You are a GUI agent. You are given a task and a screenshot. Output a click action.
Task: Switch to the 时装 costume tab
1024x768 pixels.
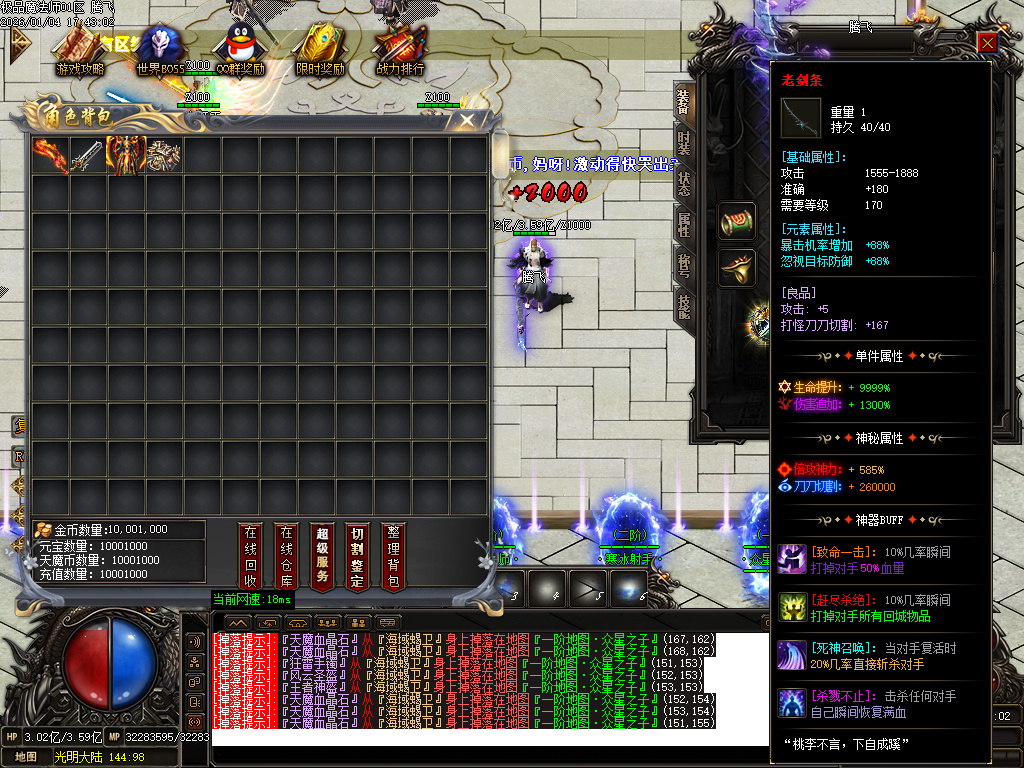tap(684, 142)
